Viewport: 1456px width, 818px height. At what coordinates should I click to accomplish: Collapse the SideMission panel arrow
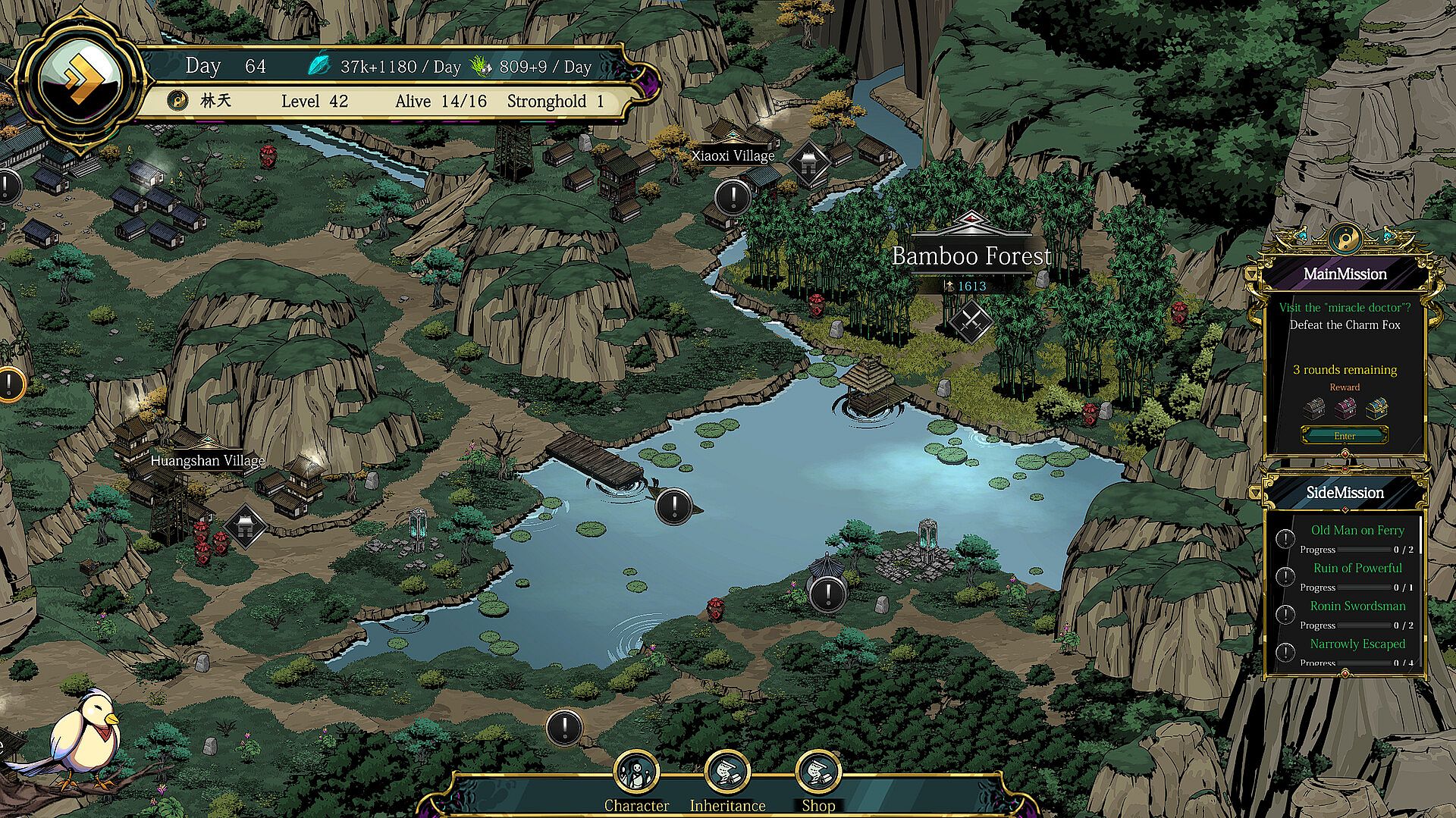click(x=1254, y=493)
